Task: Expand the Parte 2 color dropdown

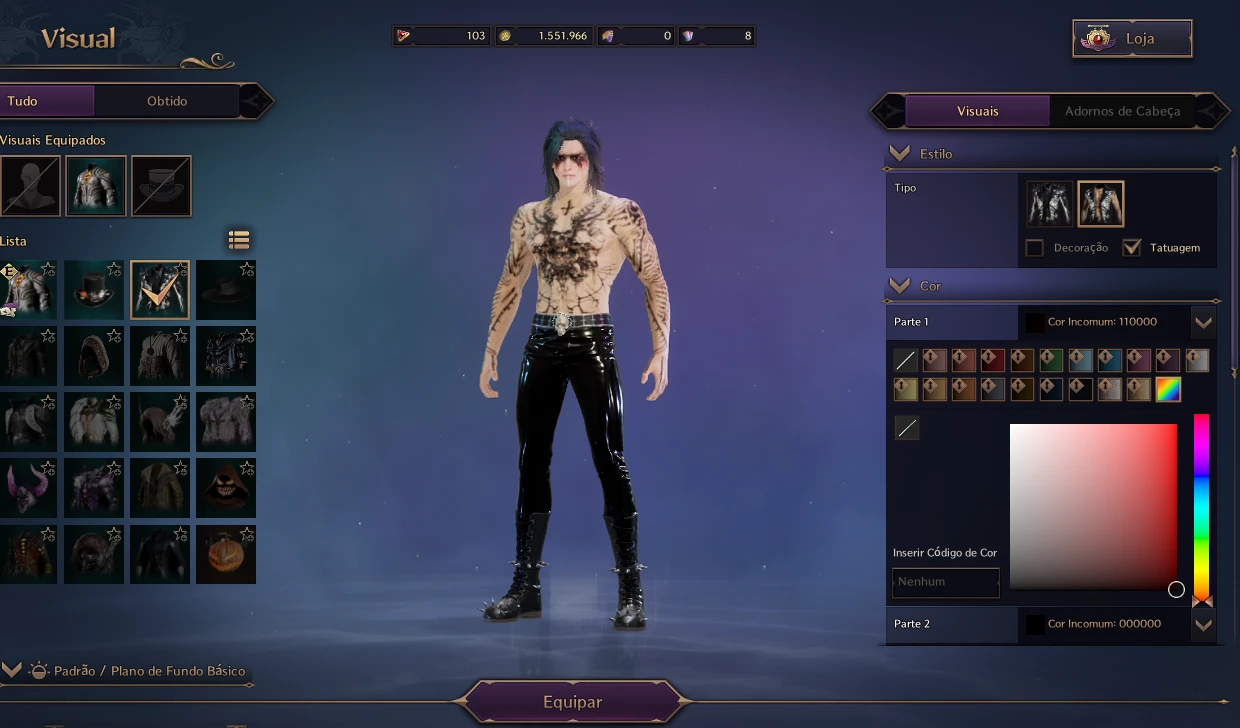Action: (x=1203, y=624)
